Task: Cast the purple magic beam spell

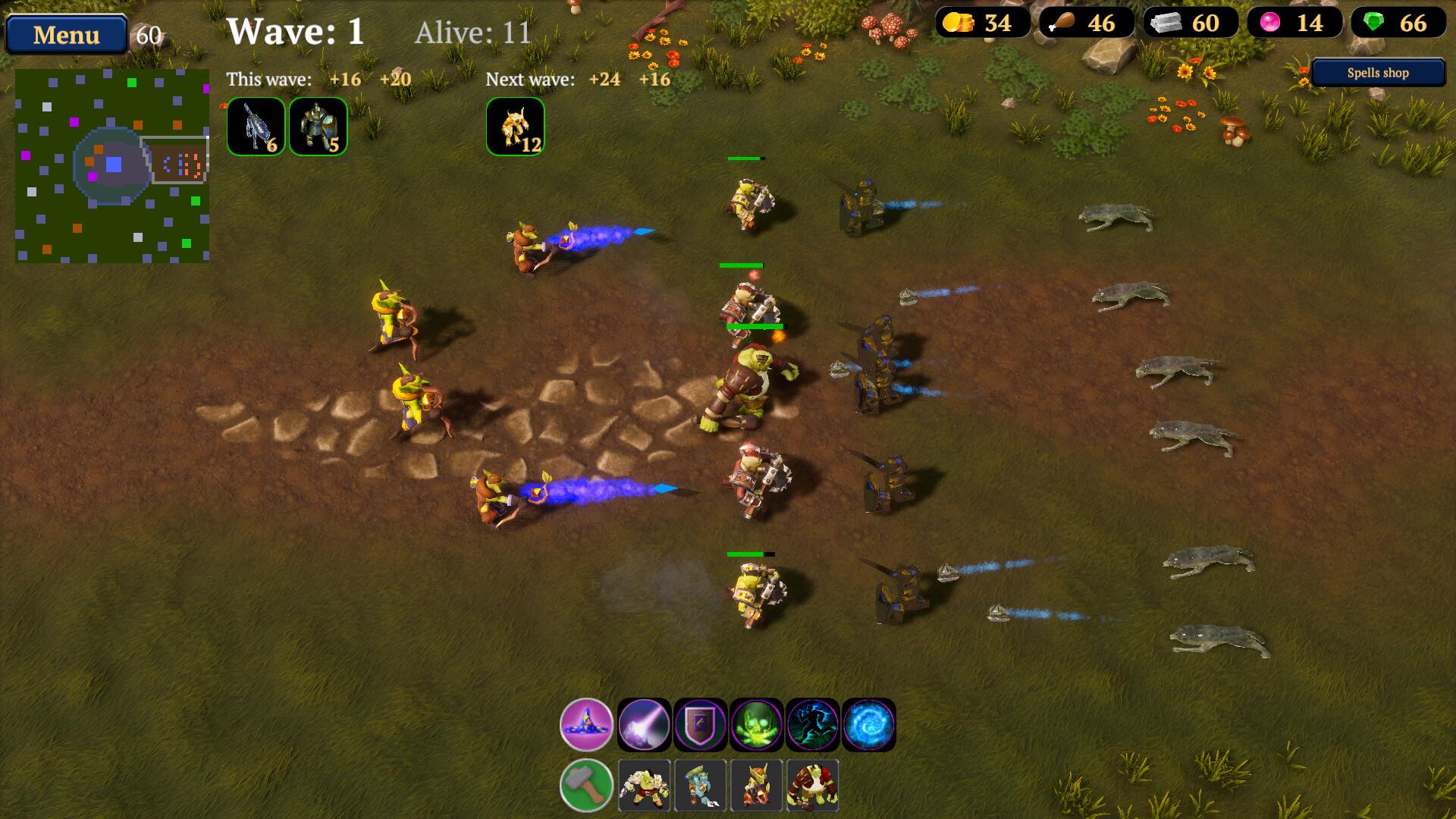Action: pyautogui.click(x=644, y=724)
